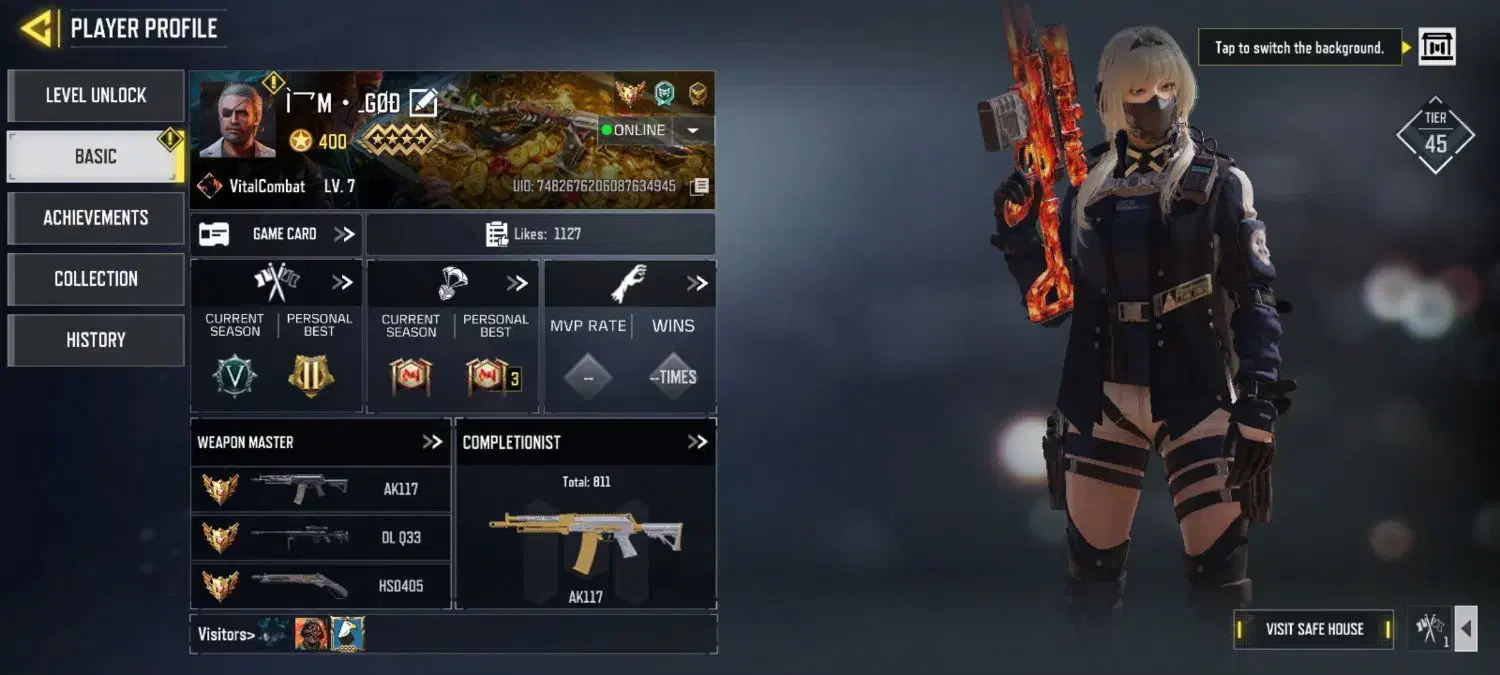1500x675 pixels.
Task: View the player avatar portrait
Action: tap(237, 120)
